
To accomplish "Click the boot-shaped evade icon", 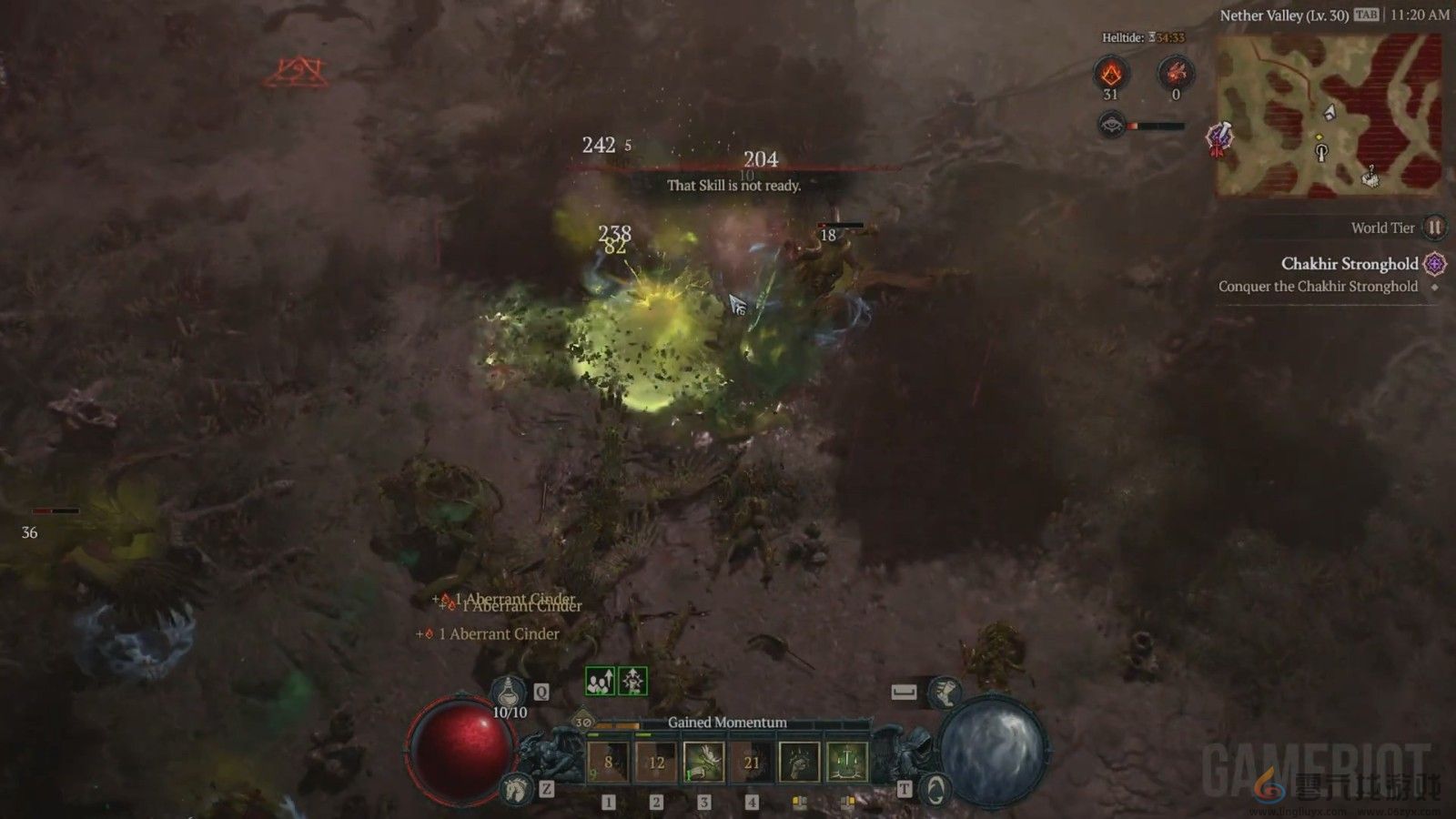I will tap(944, 693).
